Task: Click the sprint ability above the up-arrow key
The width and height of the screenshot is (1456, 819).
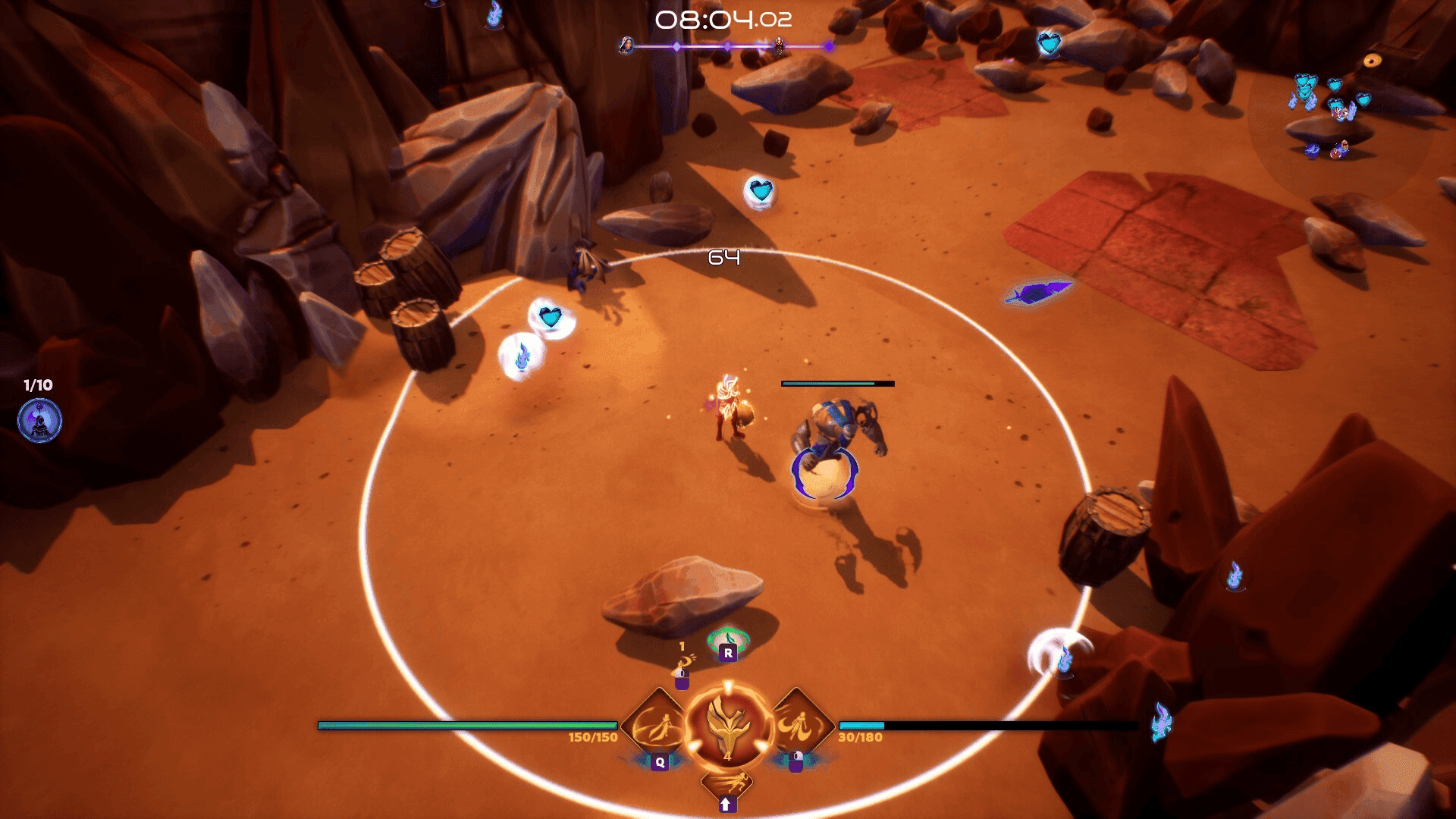Action: [x=728, y=783]
